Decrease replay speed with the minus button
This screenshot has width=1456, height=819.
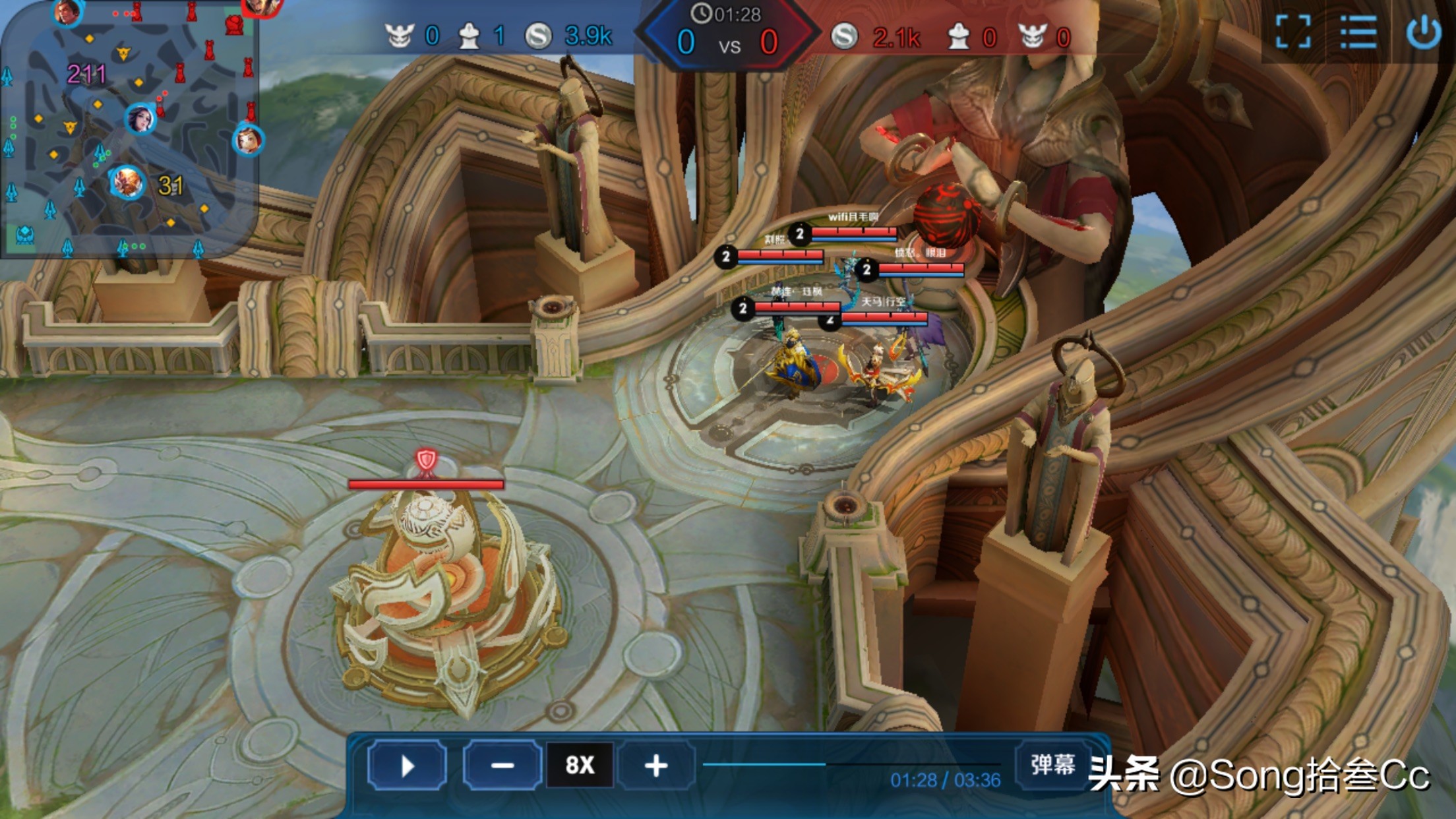coord(502,766)
